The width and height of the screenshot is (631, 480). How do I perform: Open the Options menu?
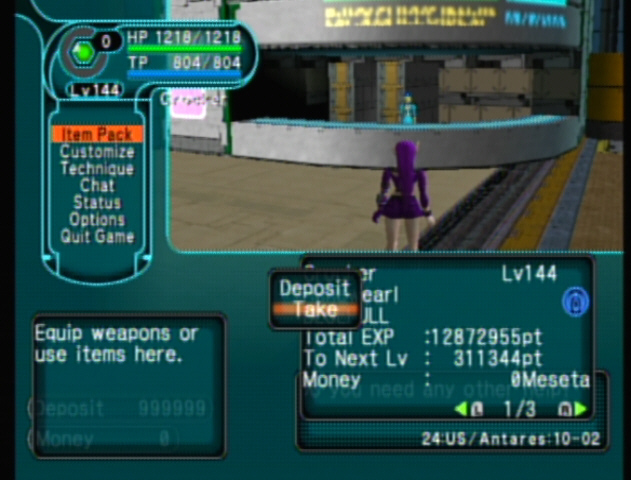click(97, 220)
